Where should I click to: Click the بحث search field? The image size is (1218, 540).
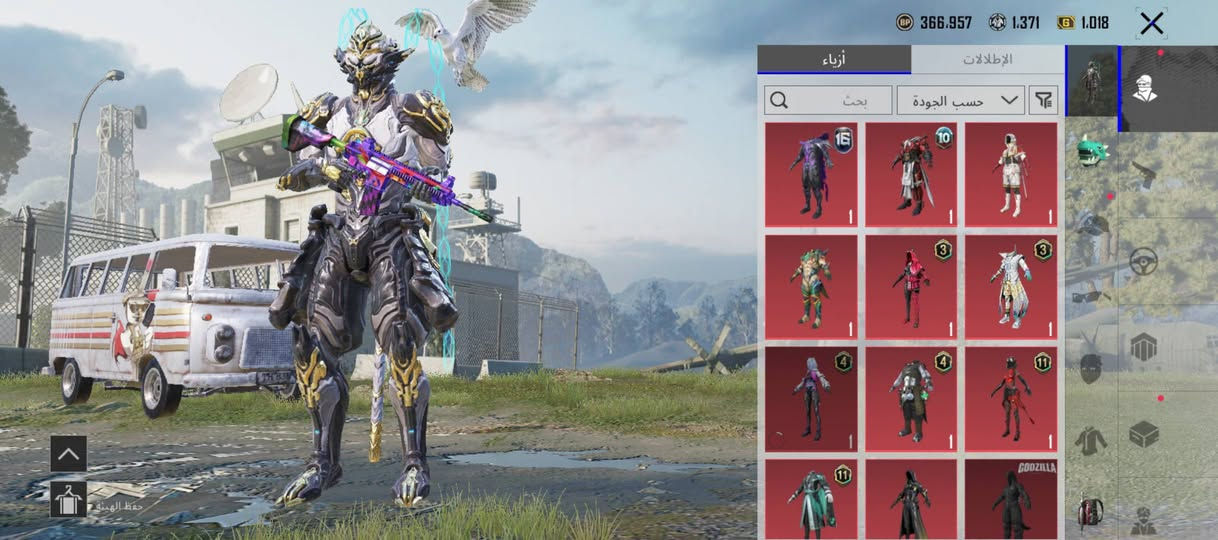[829, 100]
